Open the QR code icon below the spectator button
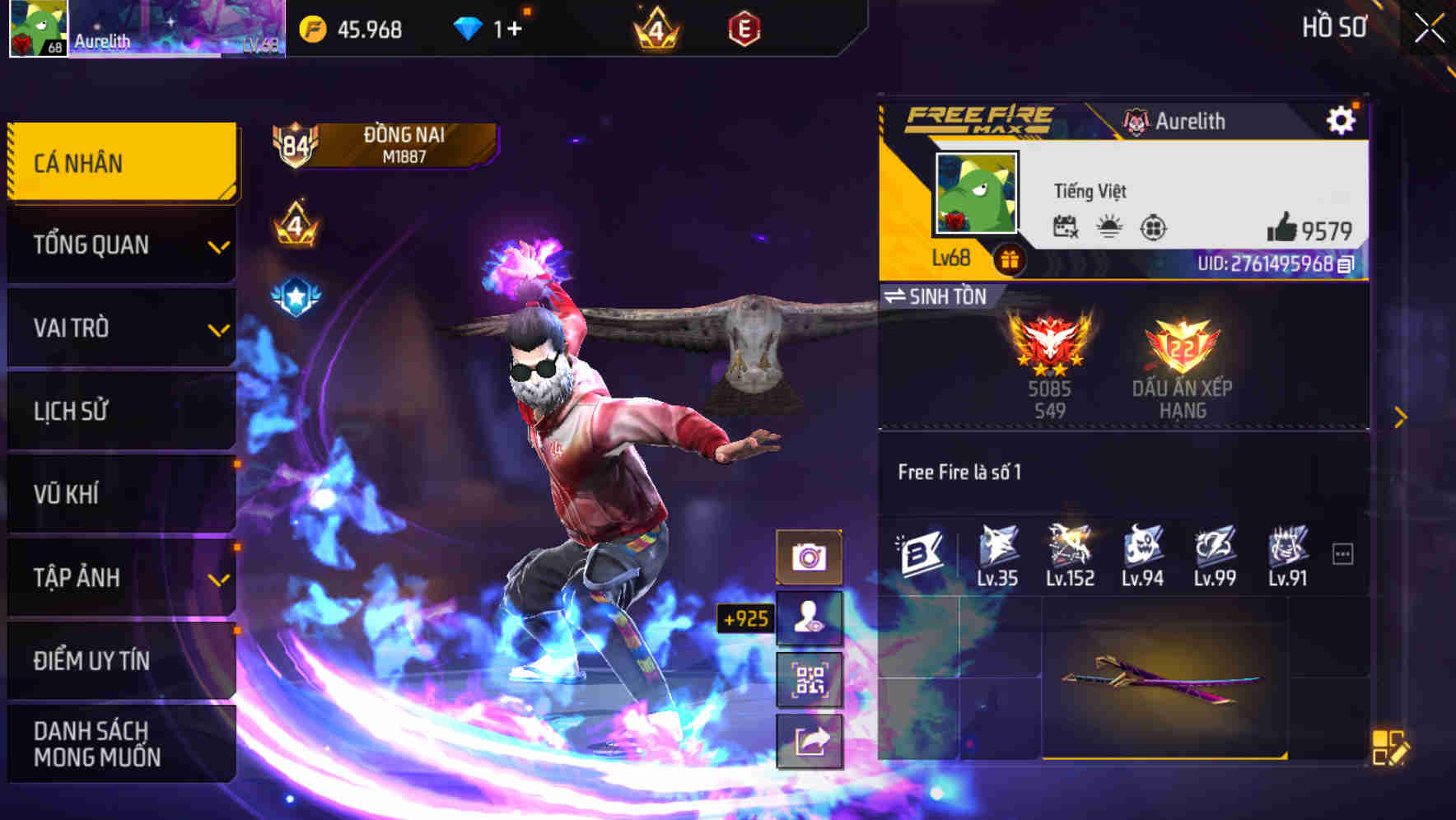Screen dimensions: 1456x820 810,678
